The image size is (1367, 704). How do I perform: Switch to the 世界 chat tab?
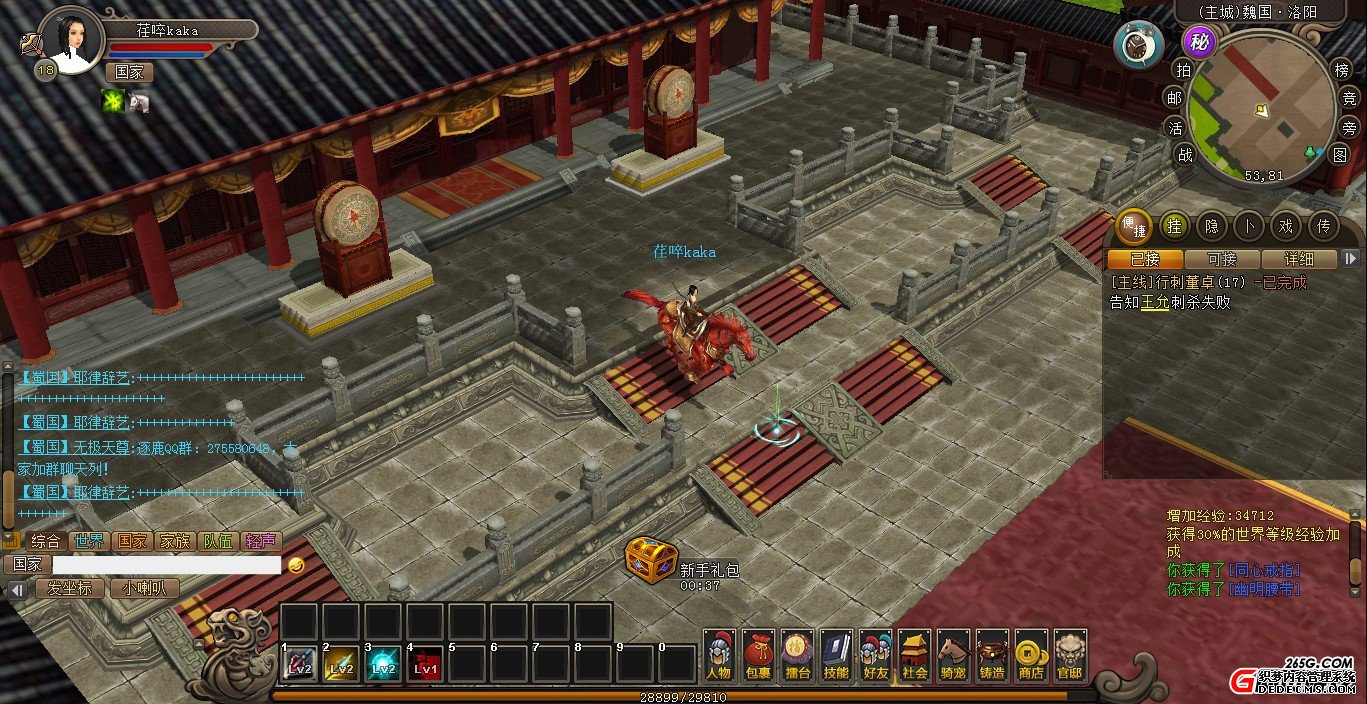[x=89, y=541]
